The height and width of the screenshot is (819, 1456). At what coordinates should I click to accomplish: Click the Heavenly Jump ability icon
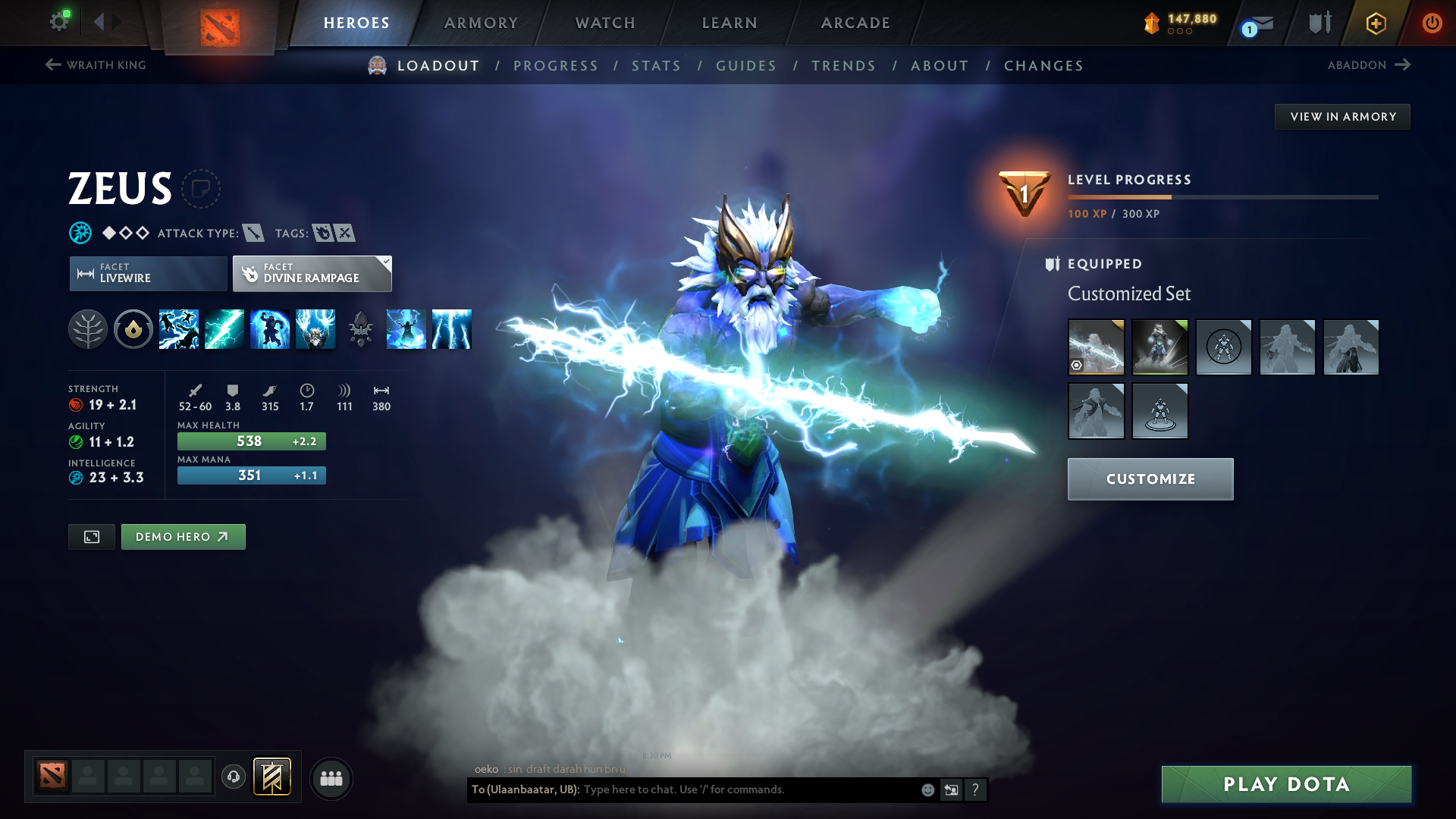click(x=270, y=329)
